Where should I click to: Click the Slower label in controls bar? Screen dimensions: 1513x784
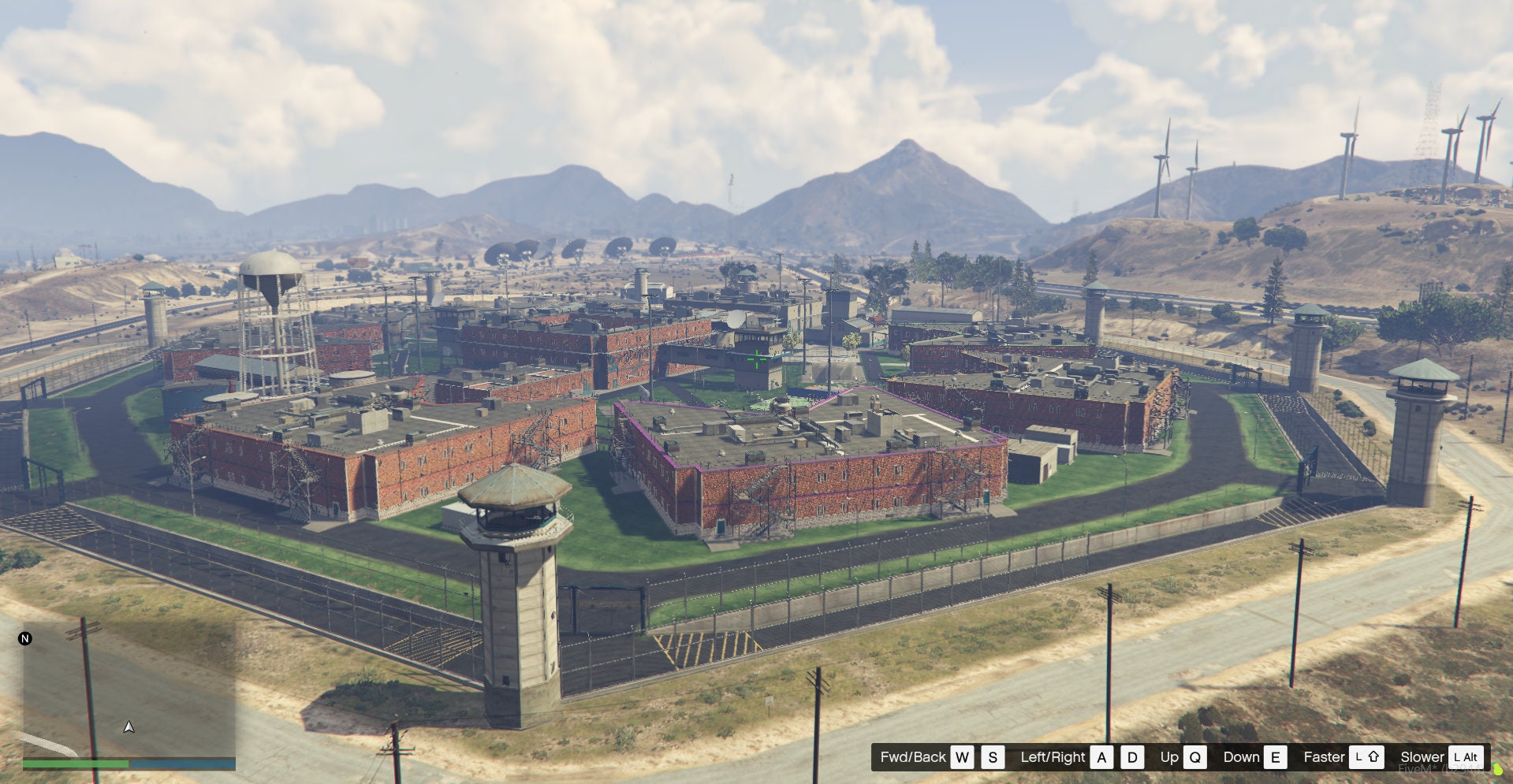click(1422, 756)
